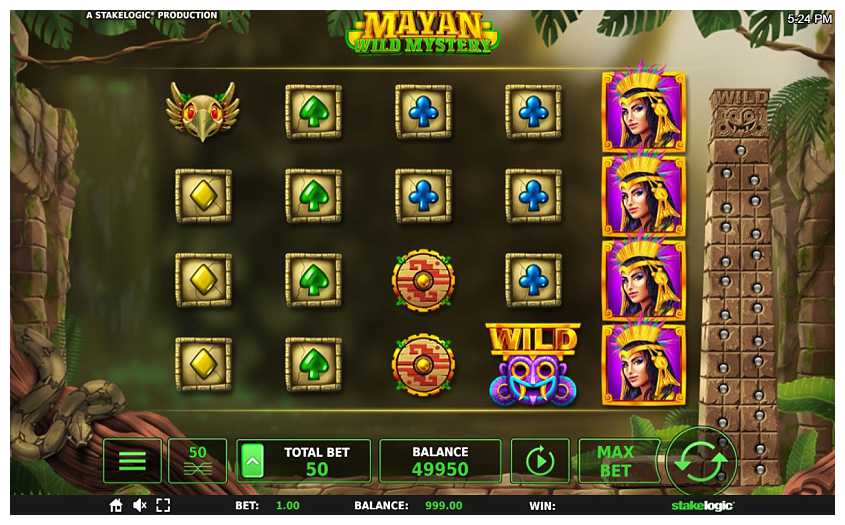Open the 50 paylines selector
Image resolution: width=845 pixels, height=525 pixels.
tap(197, 461)
